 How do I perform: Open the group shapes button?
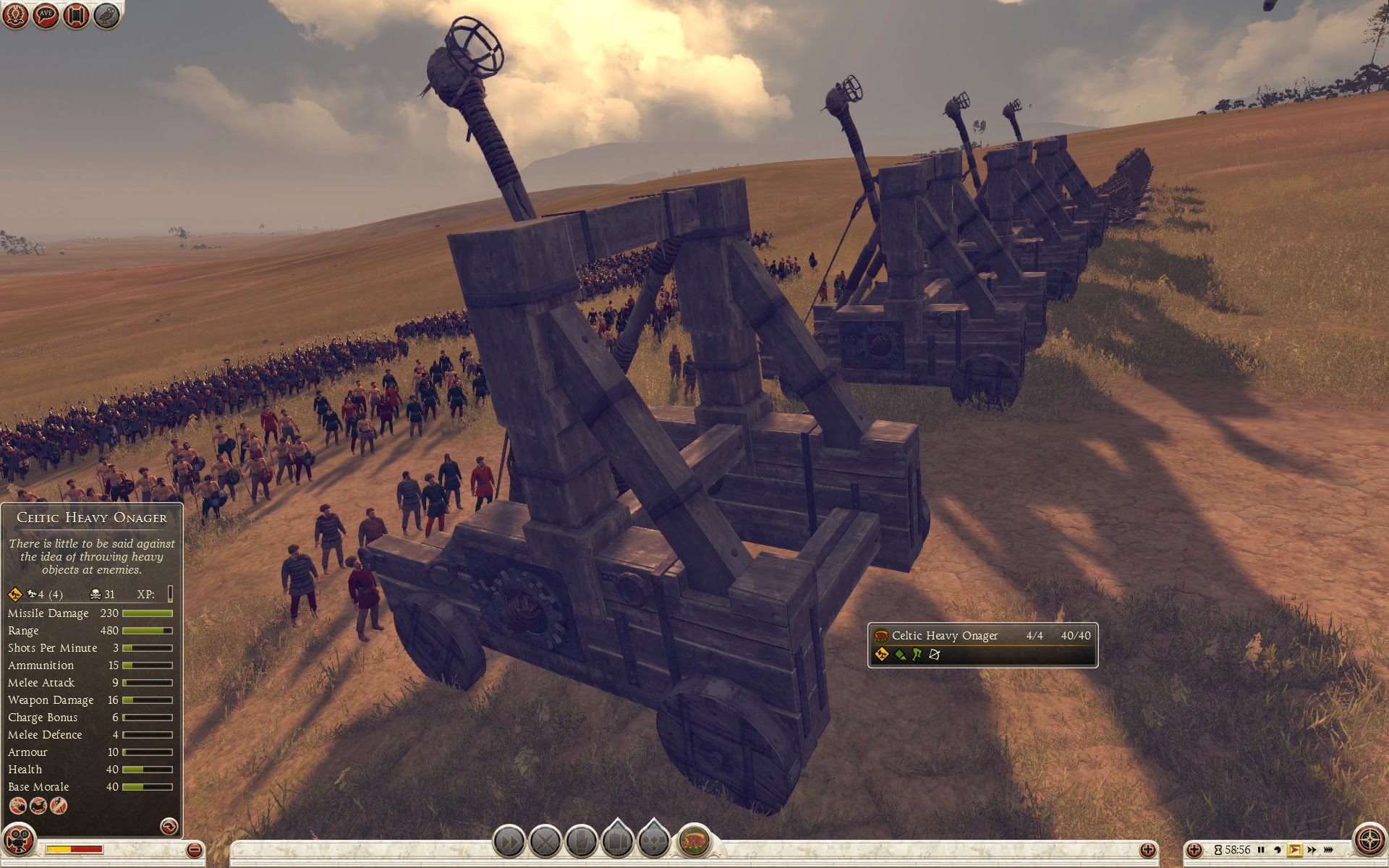(x=653, y=842)
